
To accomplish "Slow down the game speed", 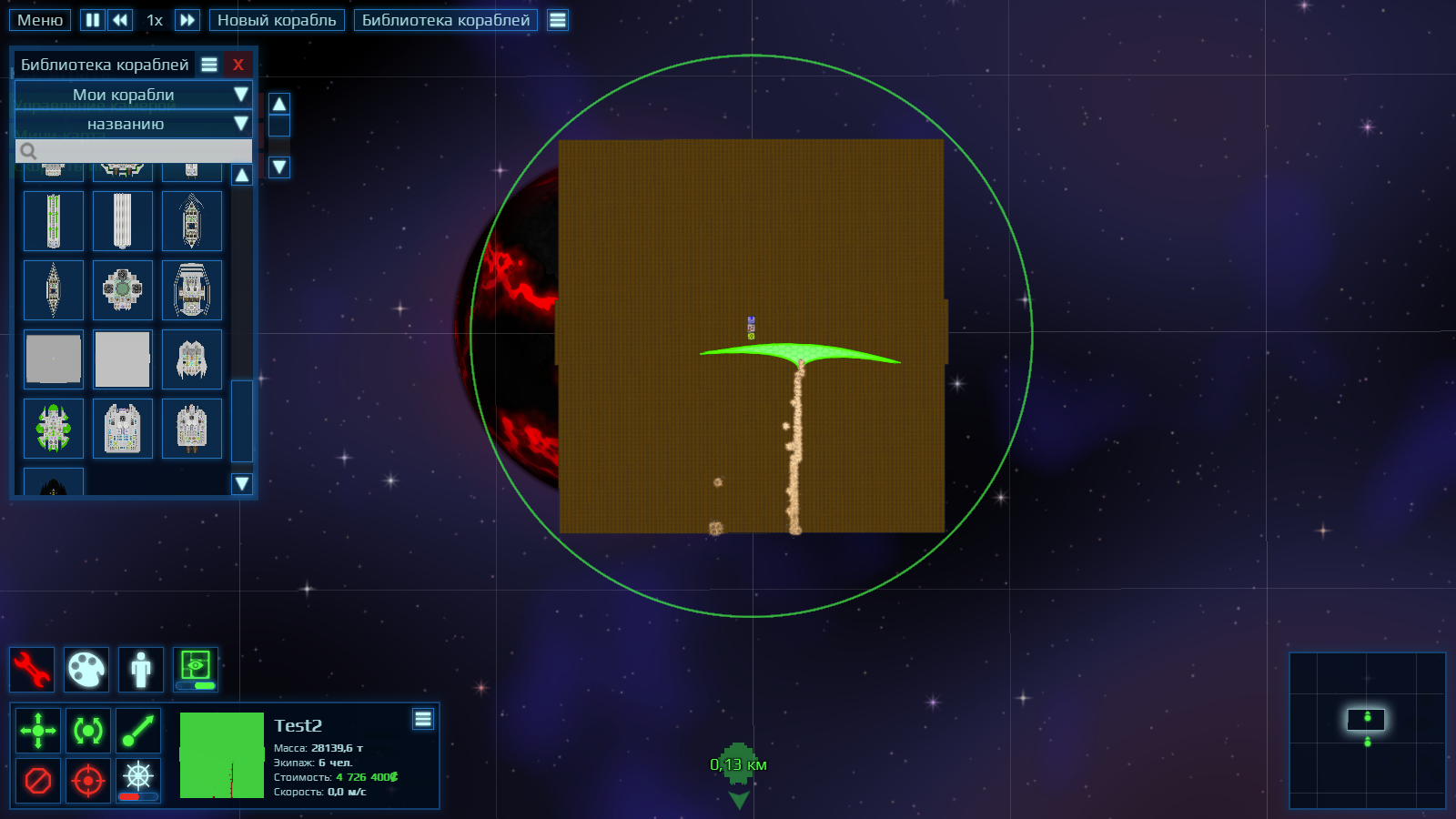I will point(120,20).
